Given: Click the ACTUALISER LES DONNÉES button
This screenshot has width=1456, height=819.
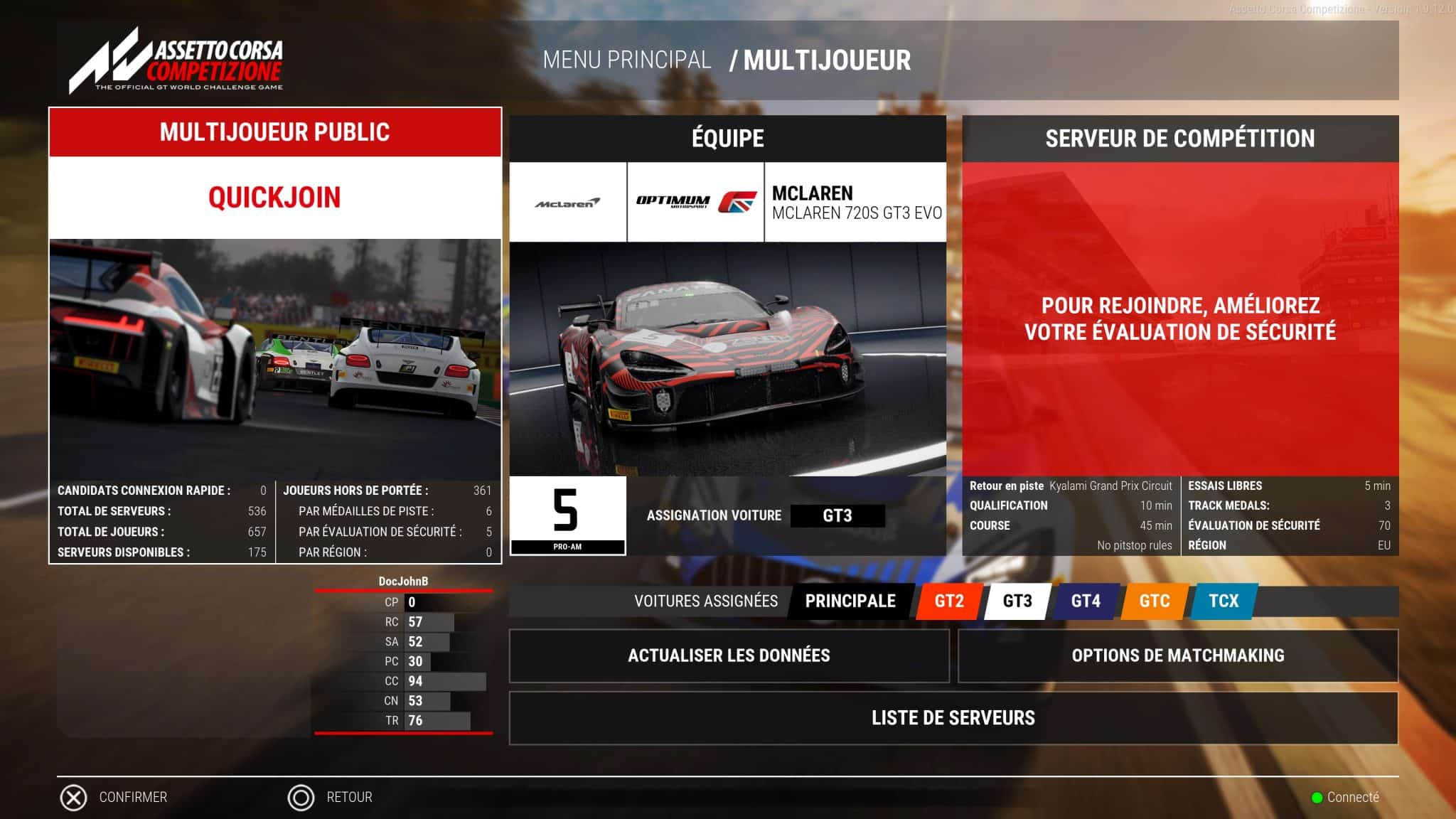Looking at the screenshot, I should pyautogui.click(x=729, y=655).
